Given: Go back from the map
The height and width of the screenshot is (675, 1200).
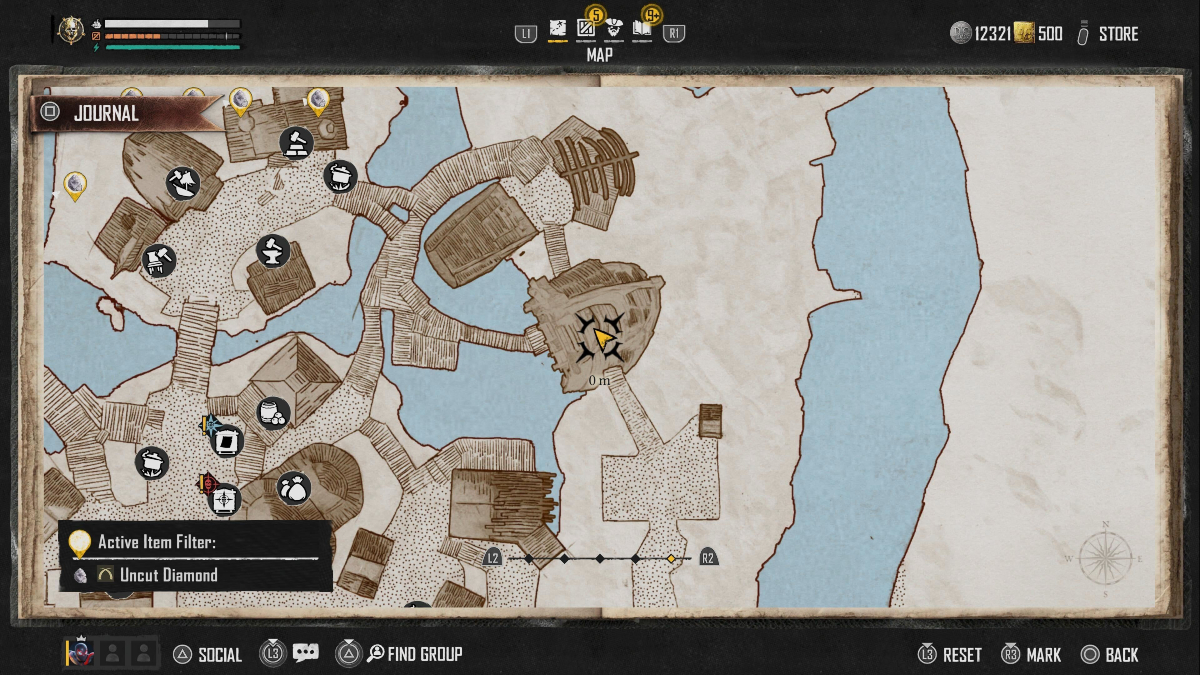Looking at the screenshot, I should [x=1121, y=655].
